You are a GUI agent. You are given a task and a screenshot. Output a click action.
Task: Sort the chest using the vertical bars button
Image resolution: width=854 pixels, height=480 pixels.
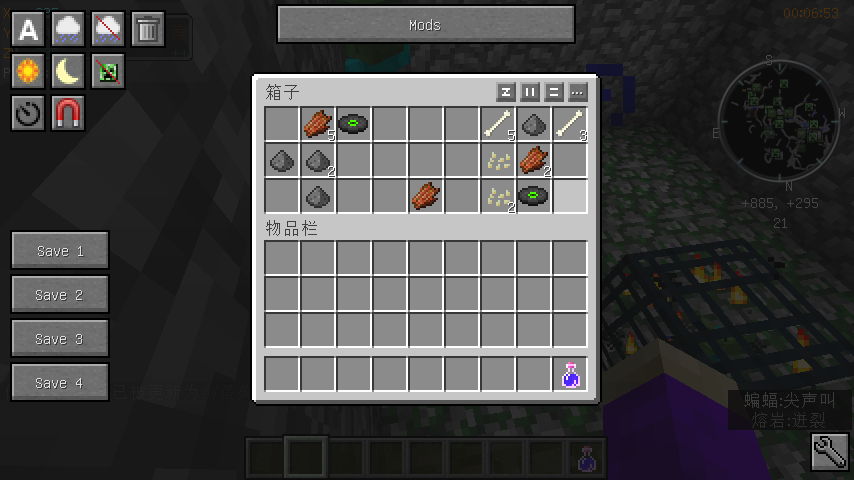click(530, 92)
